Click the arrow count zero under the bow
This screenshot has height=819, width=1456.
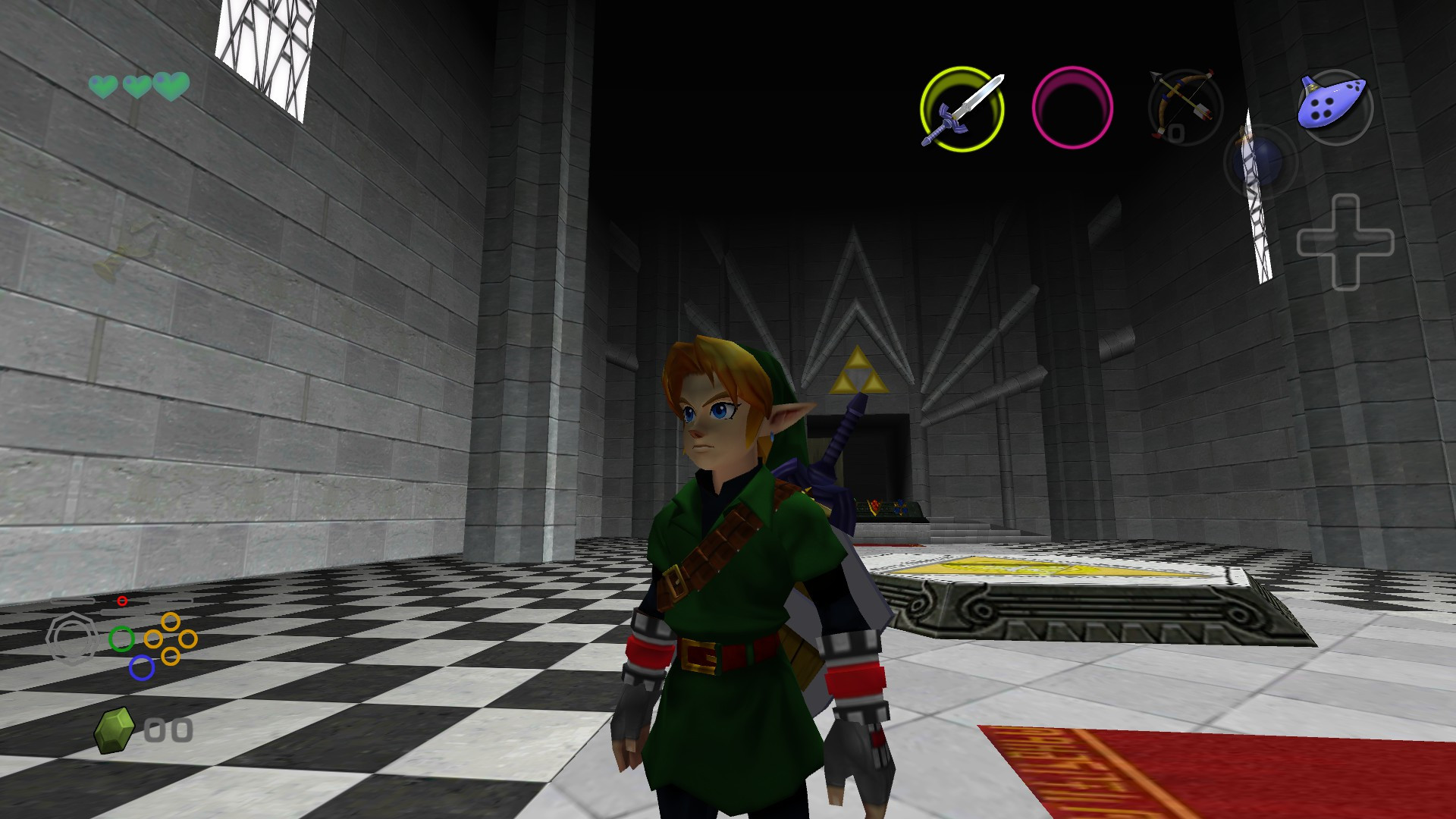click(1177, 133)
